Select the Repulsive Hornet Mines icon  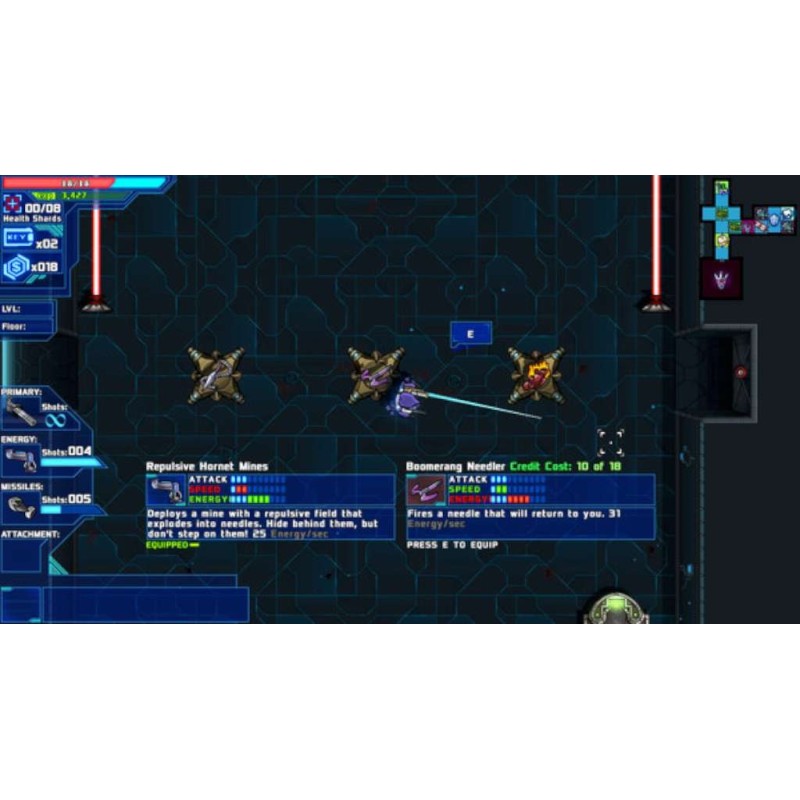[166, 490]
